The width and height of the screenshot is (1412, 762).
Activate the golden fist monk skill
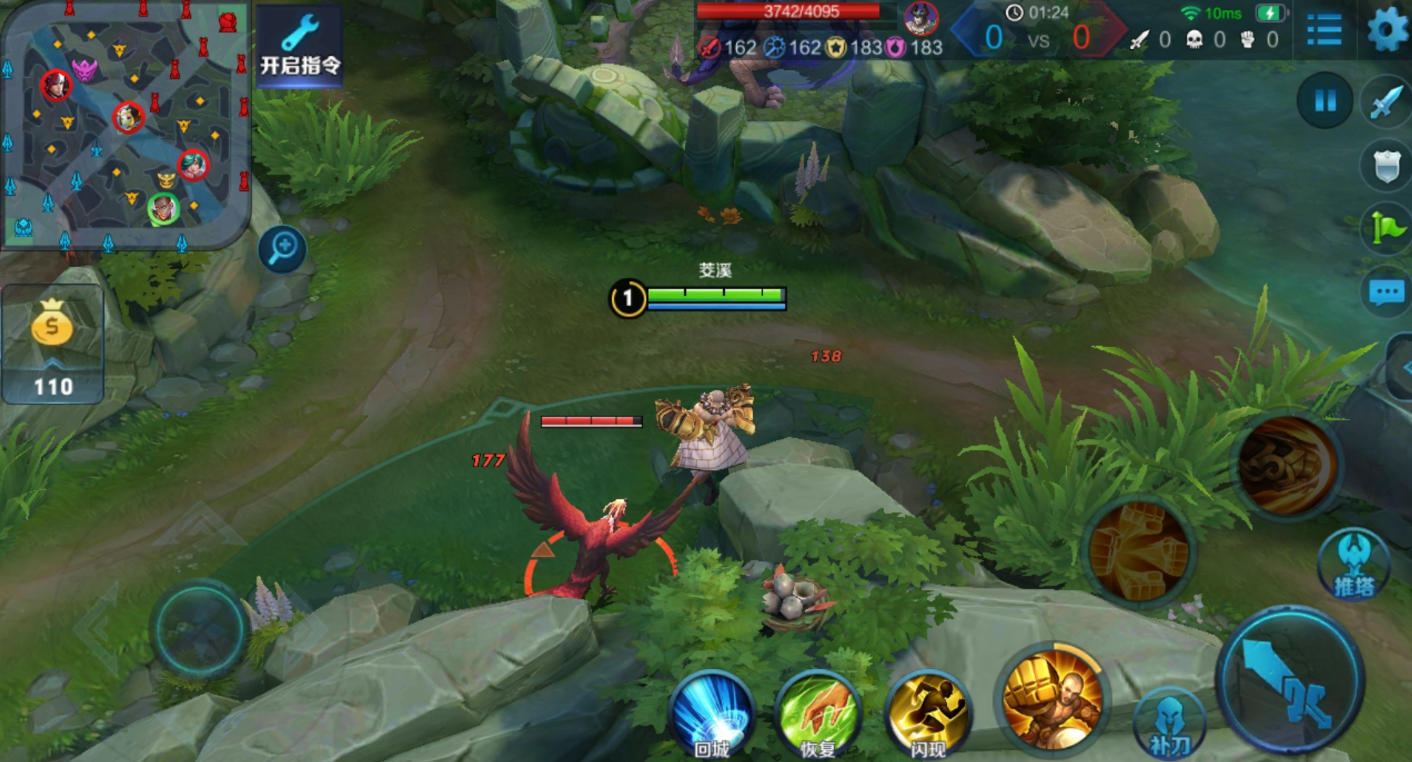1052,697
